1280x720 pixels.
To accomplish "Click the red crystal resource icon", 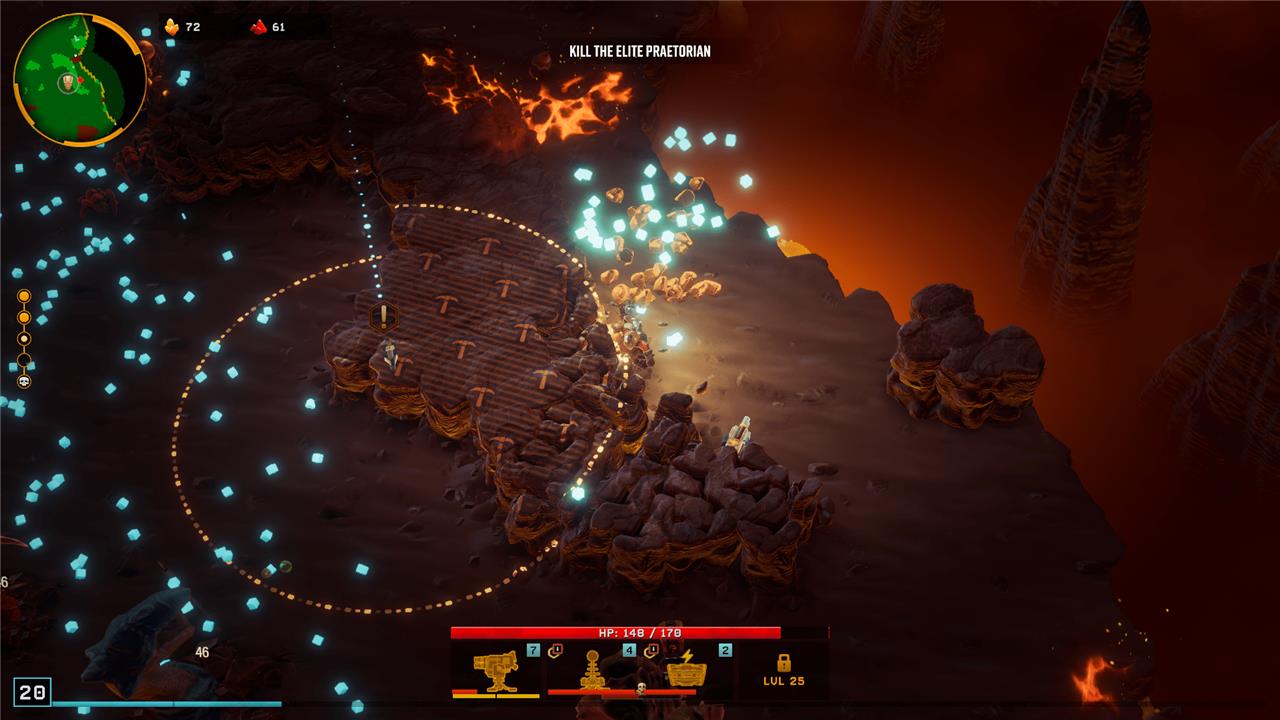I will [259, 27].
